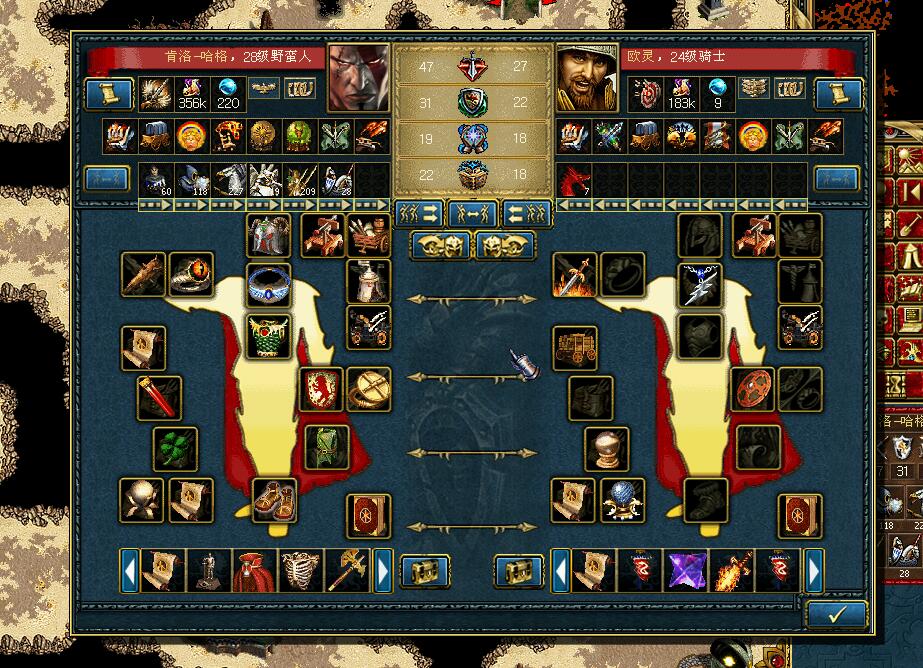The height and width of the screenshot is (668, 923).
Task: Show previous items in right hero's backpack
Action: point(560,570)
